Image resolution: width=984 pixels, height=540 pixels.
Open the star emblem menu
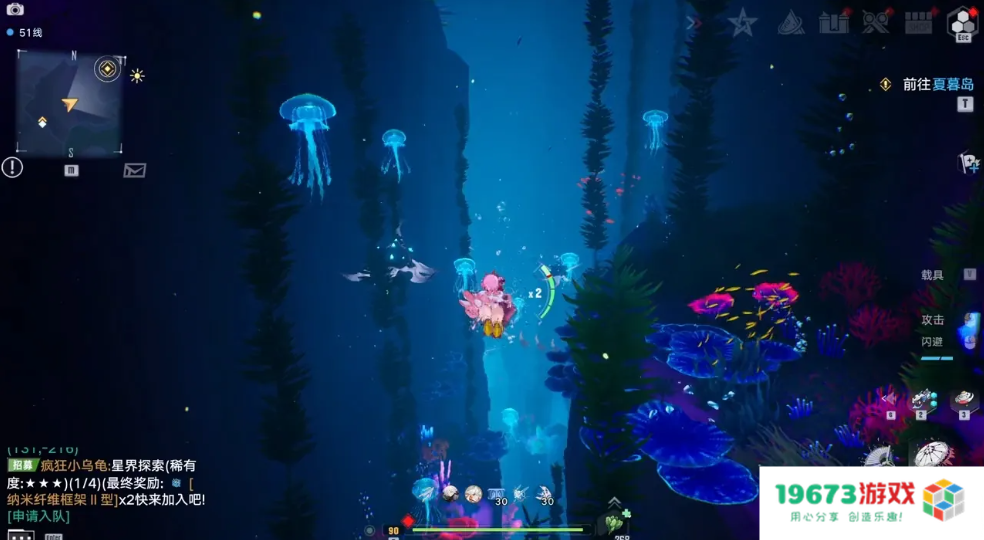coord(742,22)
